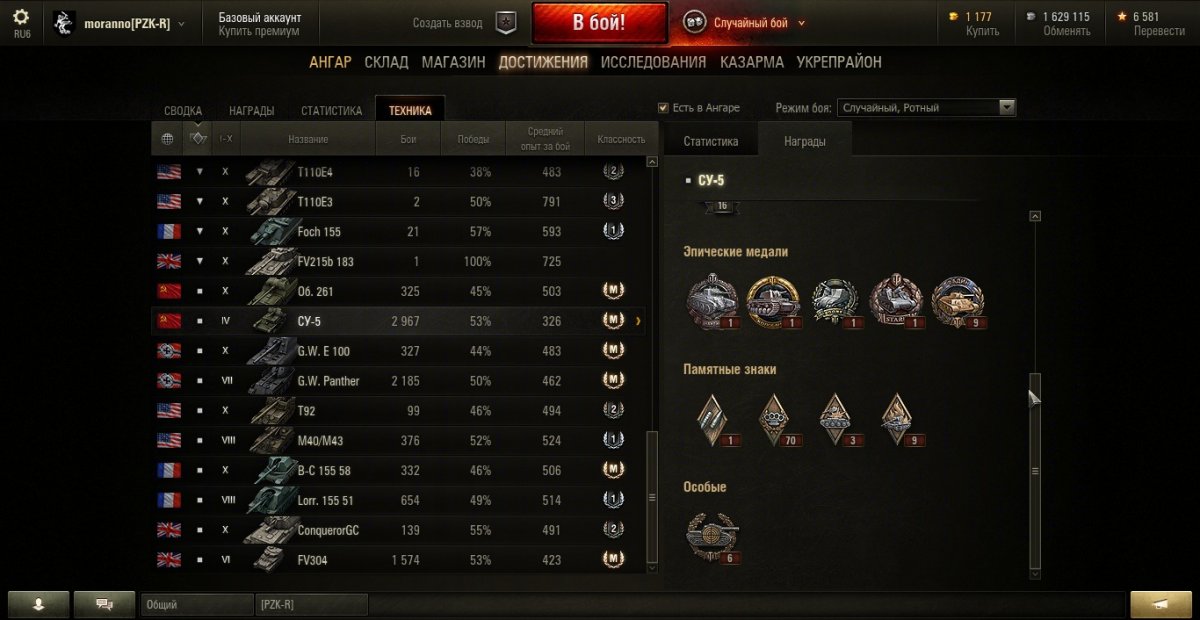Screen dimensions: 1200x620
Task: Switch to the Казарма screen
Action: pyautogui.click(x=752, y=62)
